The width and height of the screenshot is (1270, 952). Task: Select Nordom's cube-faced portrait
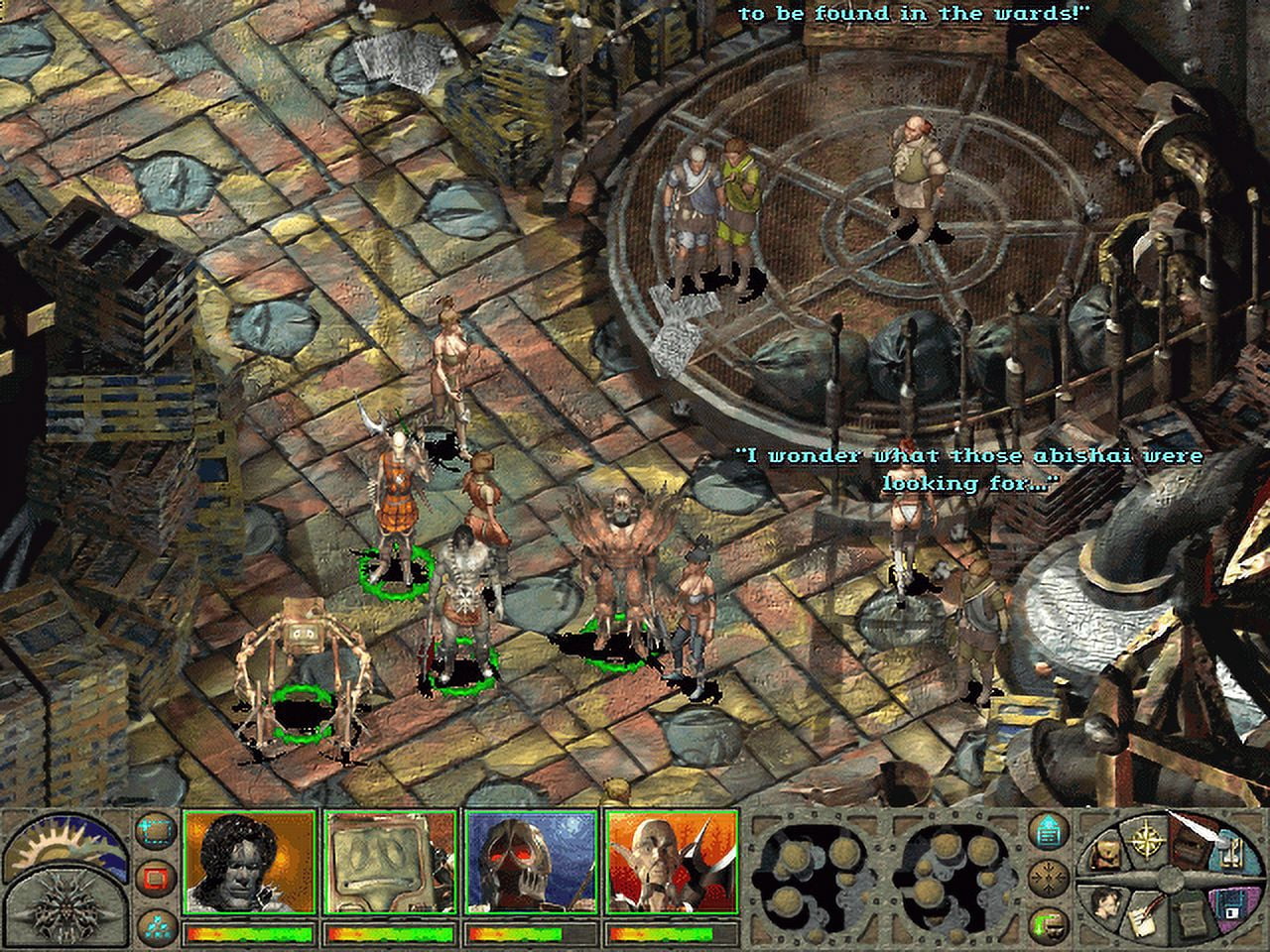[x=391, y=865]
